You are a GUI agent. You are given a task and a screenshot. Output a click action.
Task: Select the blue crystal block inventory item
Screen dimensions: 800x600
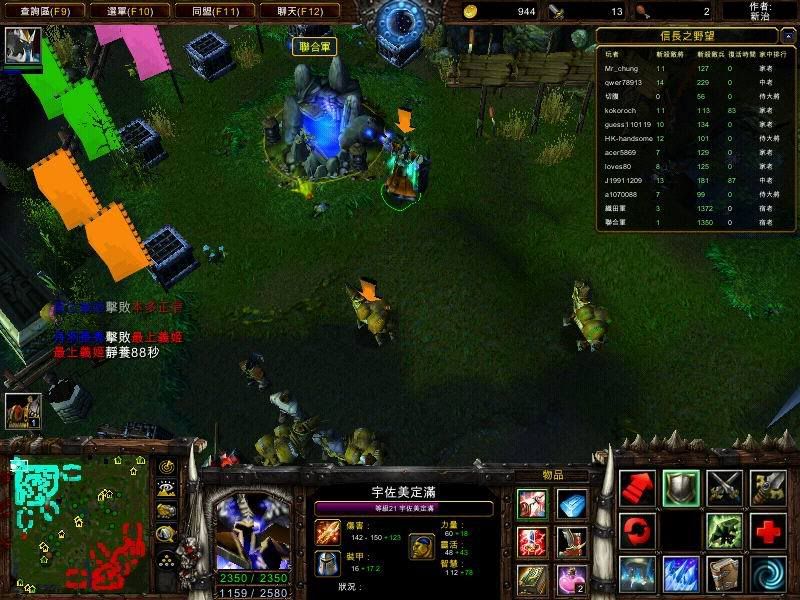tap(573, 505)
